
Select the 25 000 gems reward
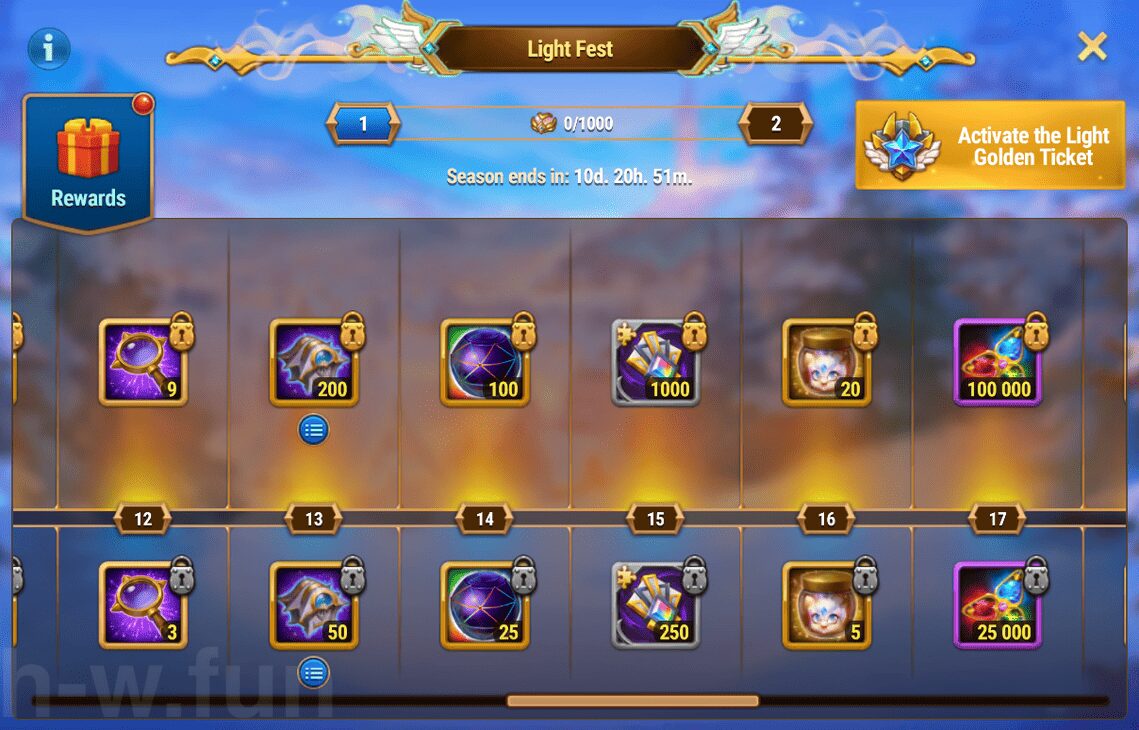tap(998, 605)
